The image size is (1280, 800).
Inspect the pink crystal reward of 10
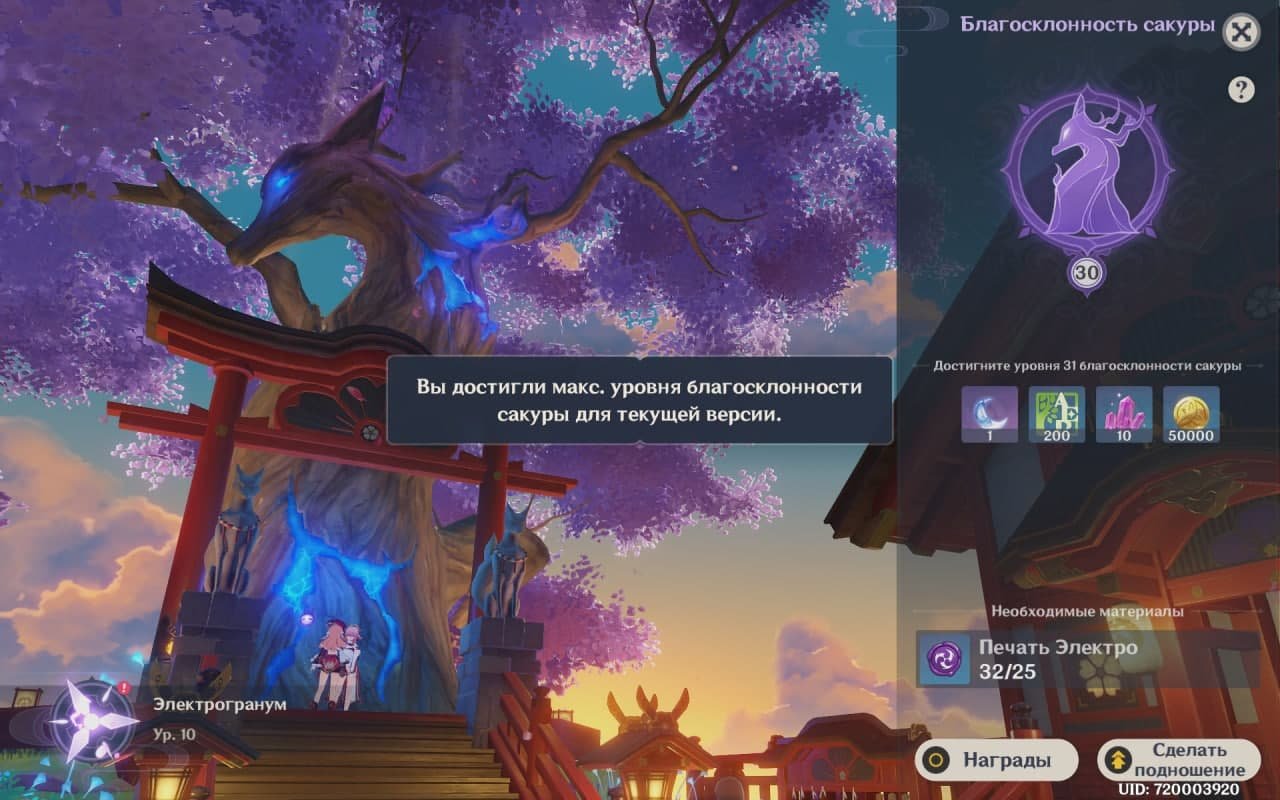(1124, 414)
